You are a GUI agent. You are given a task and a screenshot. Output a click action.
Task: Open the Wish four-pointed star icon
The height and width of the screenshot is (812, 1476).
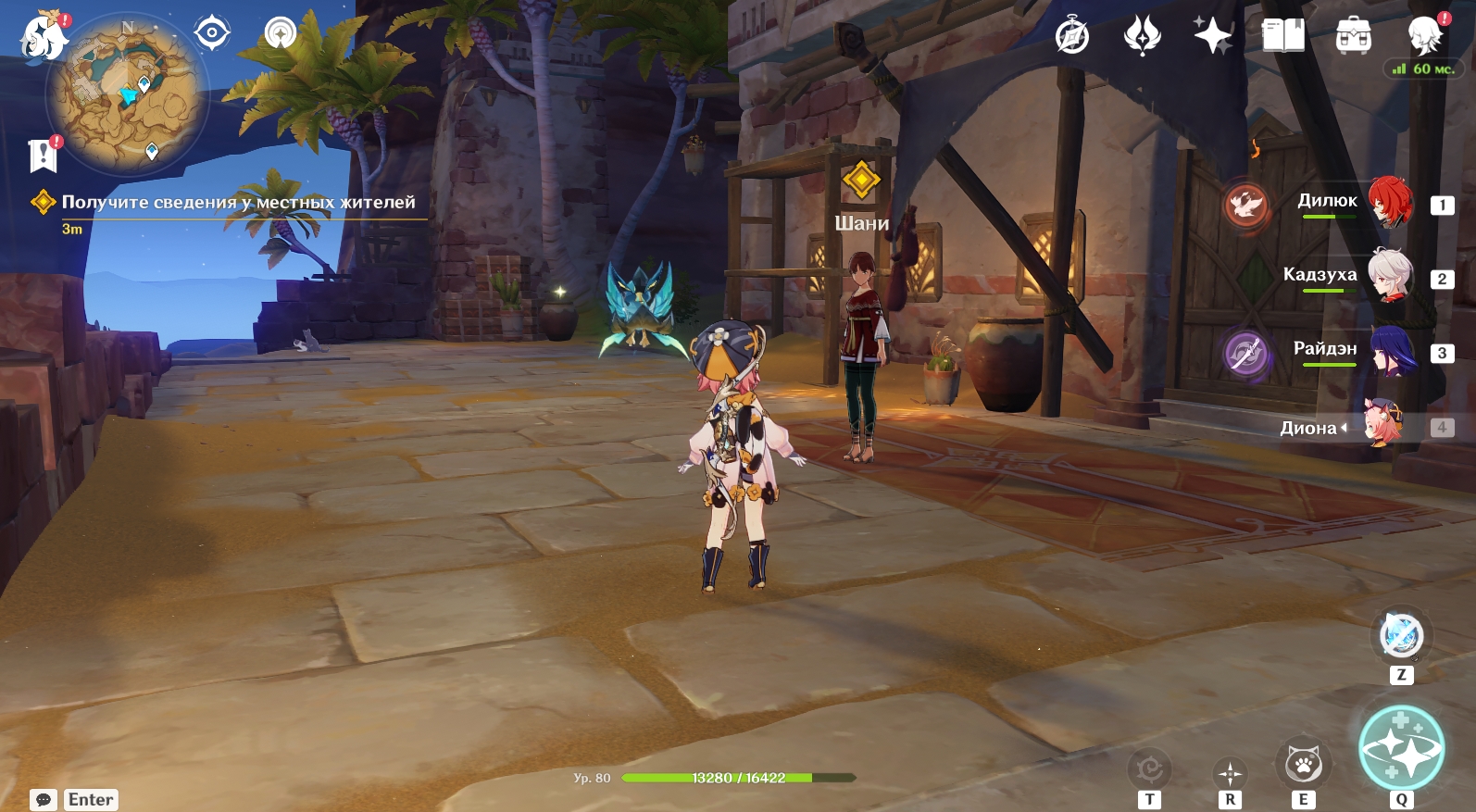click(x=1212, y=36)
